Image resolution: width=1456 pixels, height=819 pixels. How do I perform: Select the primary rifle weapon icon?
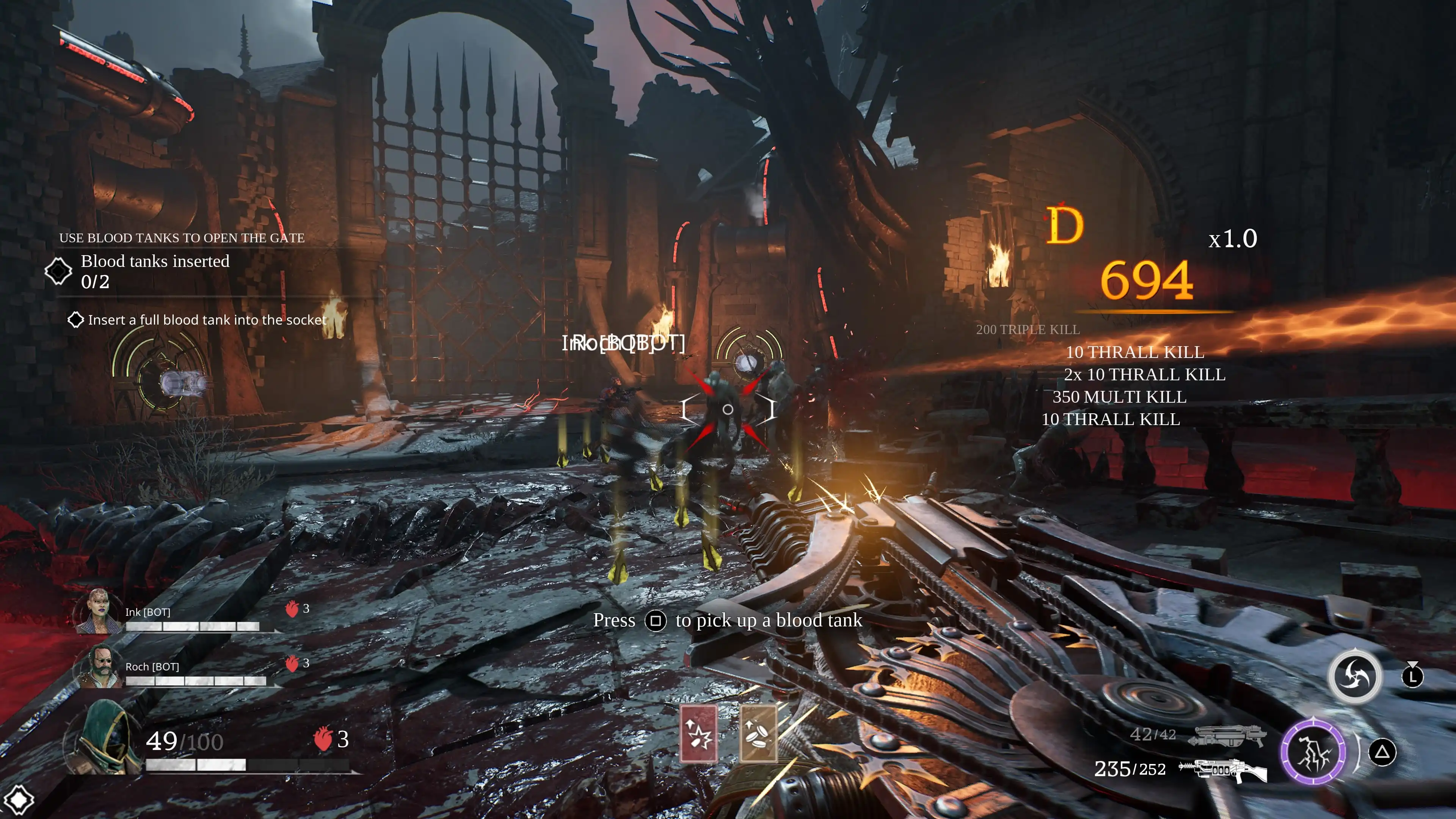click(1223, 769)
